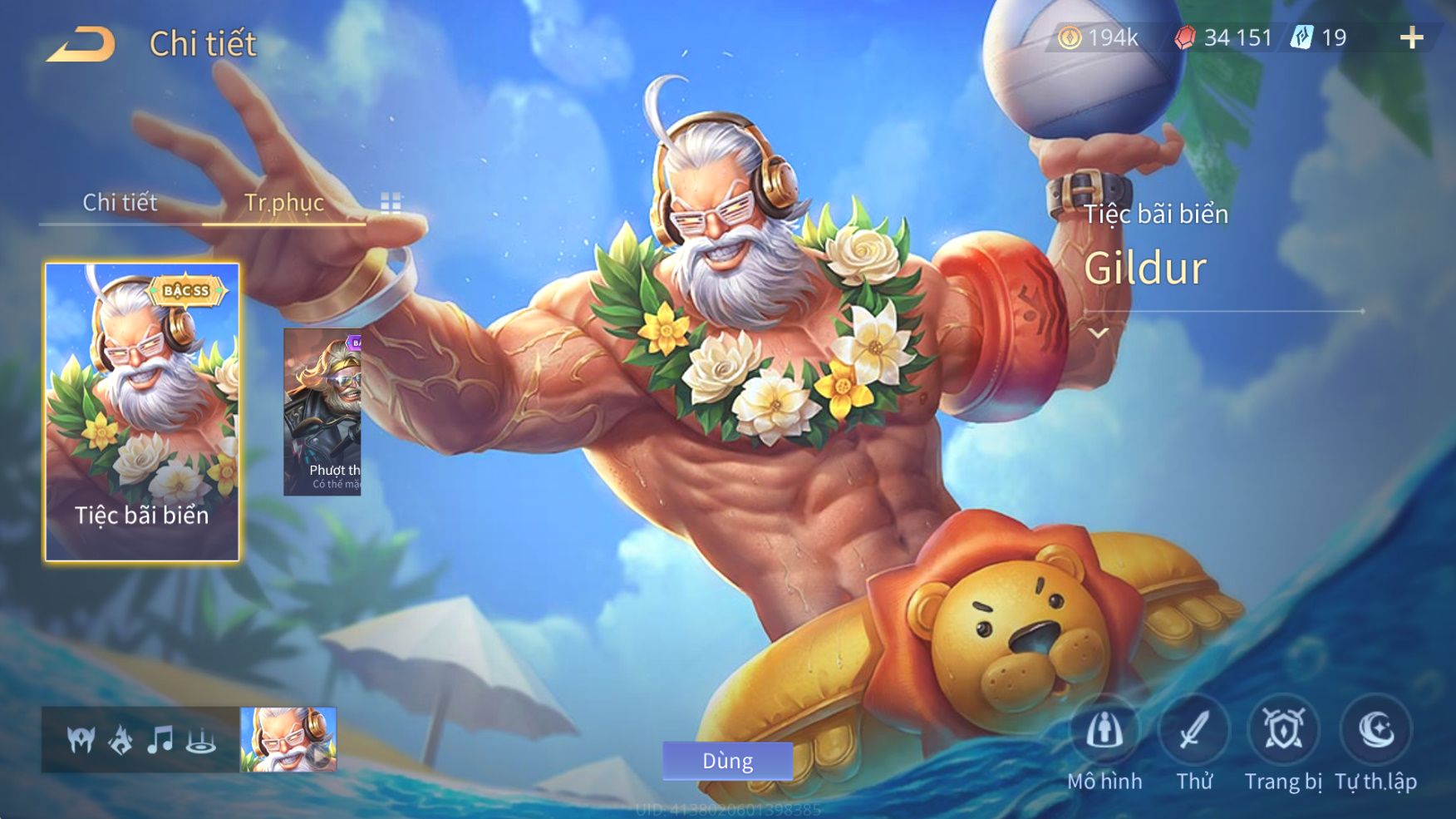Switch to the Chi tiết tab

tap(120, 202)
